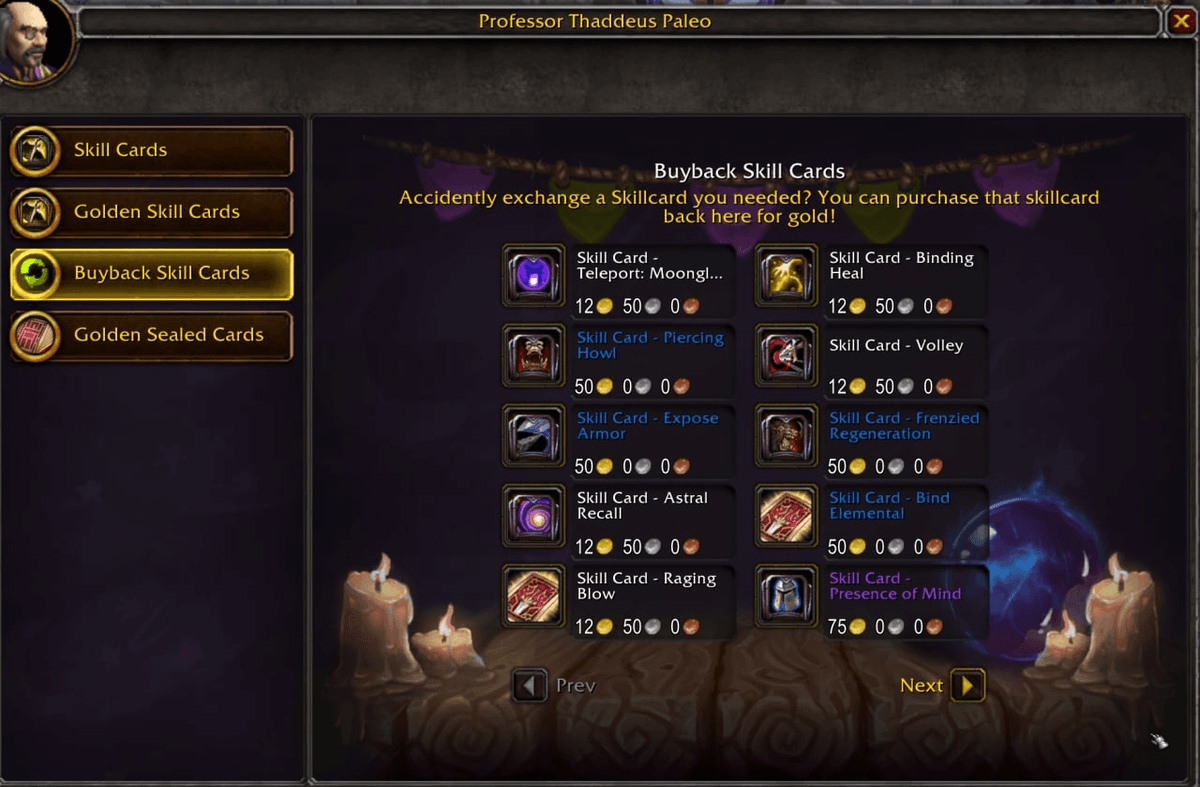Buy back Skill Card - Teleport: Moonglade
The width and height of the screenshot is (1200, 787).
point(533,277)
